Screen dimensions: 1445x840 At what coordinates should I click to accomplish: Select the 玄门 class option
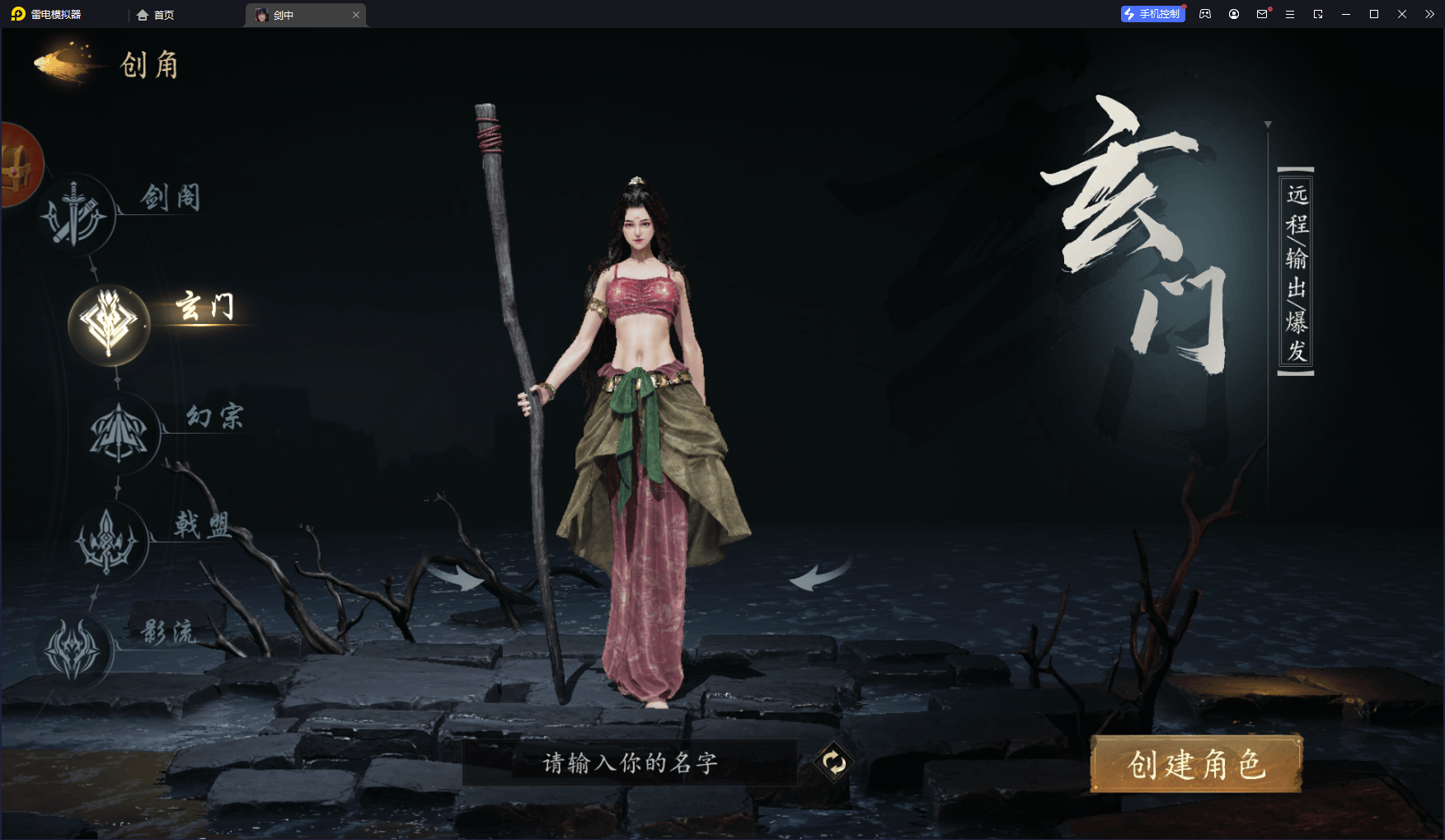[x=109, y=324]
